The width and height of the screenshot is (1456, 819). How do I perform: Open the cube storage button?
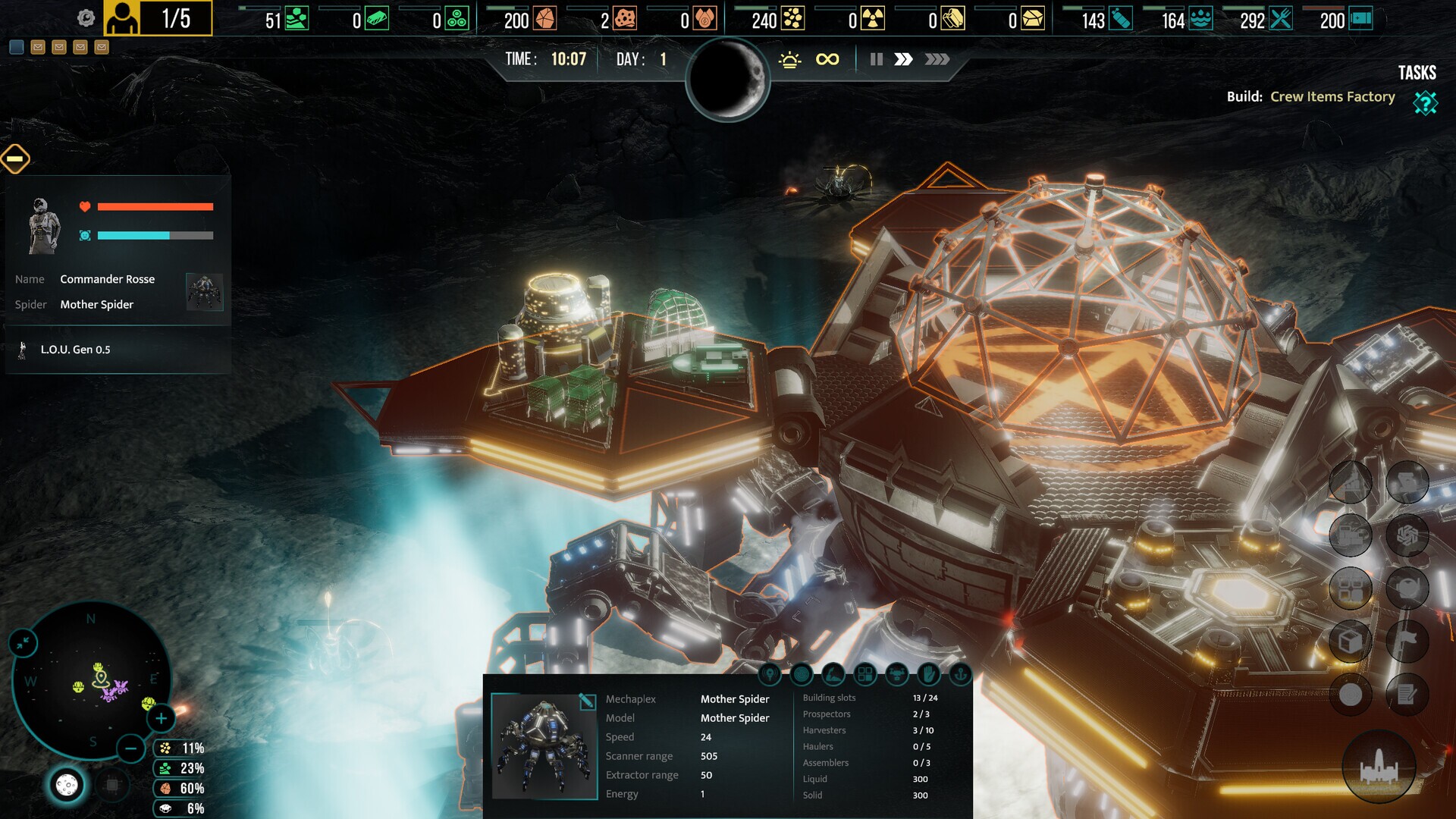coord(1351,642)
